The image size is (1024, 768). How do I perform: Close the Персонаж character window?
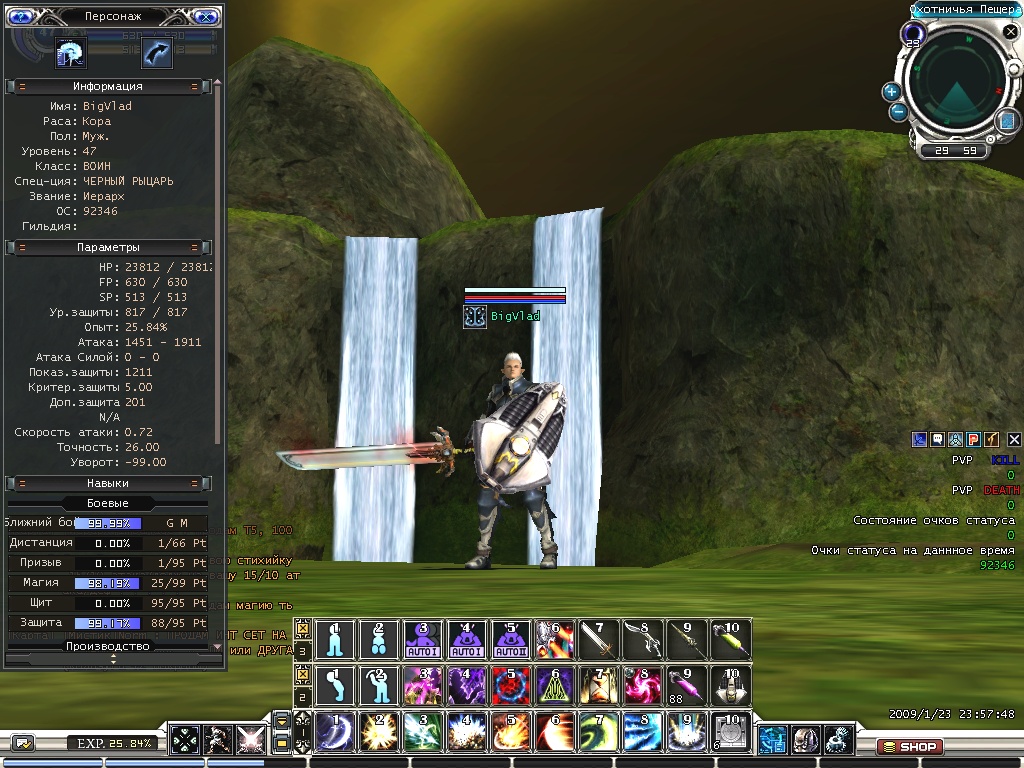[206, 16]
